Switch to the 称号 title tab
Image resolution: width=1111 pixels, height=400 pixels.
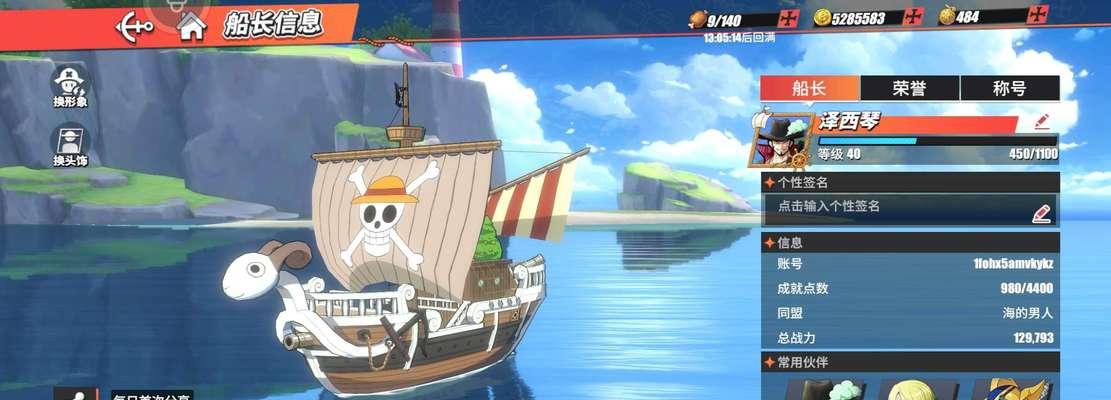[1009, 88]
